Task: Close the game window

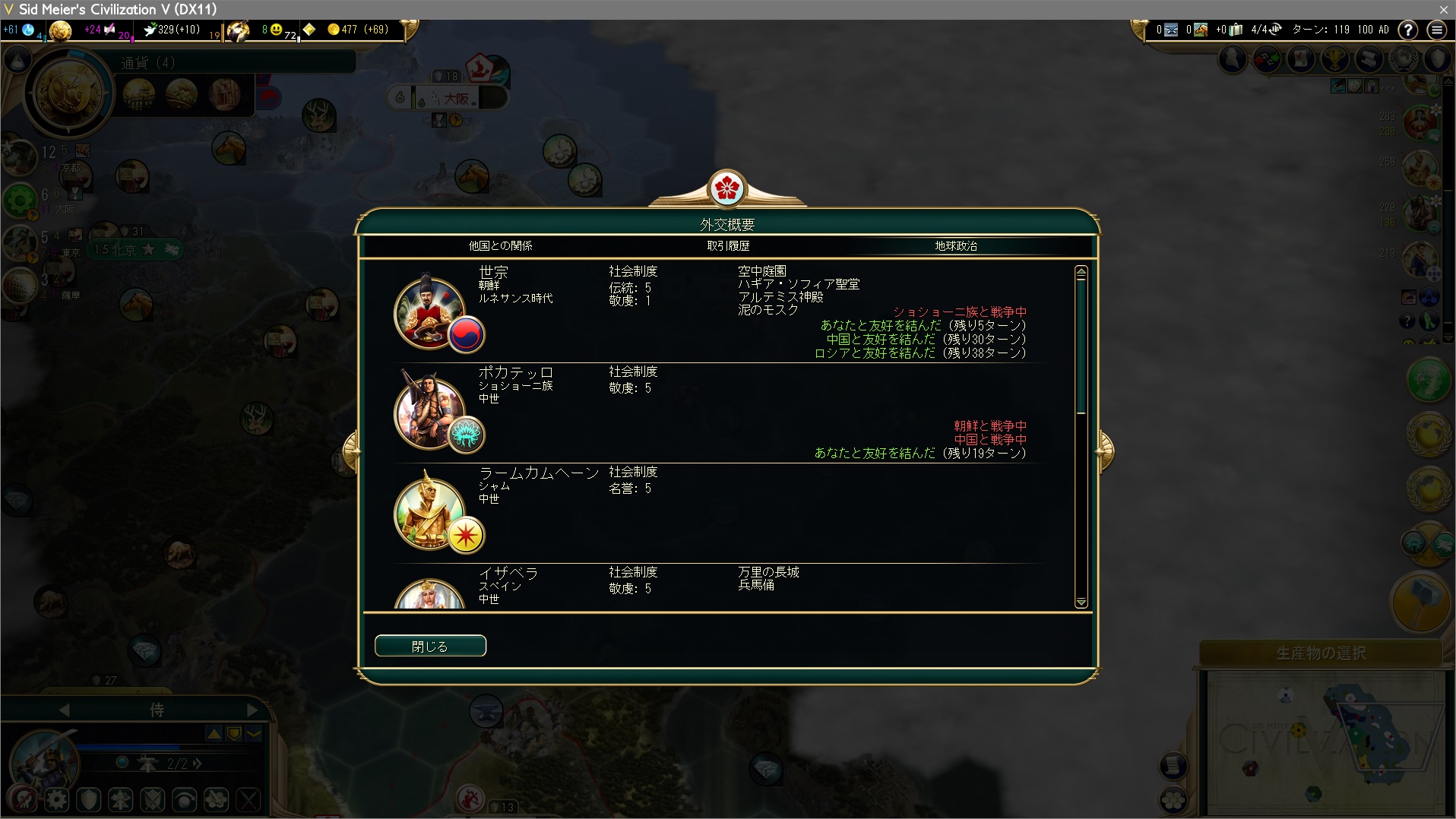Action: 1443,9
